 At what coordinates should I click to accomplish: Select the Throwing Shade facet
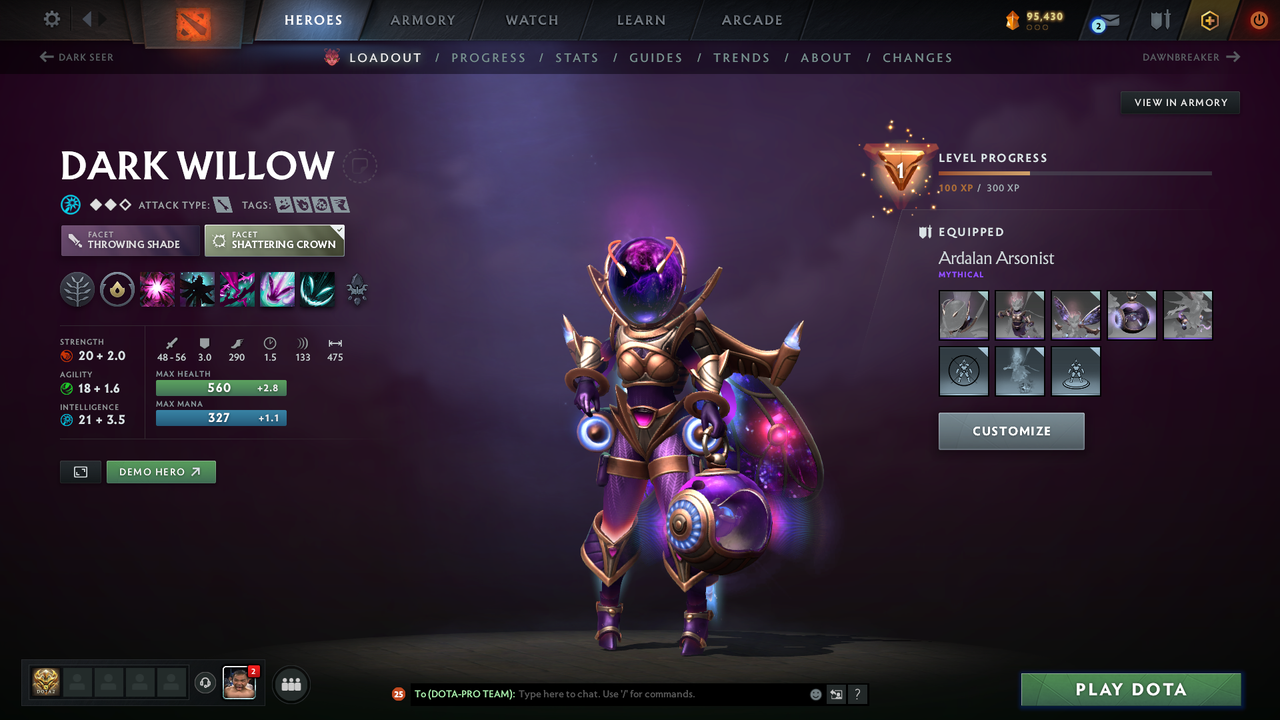point(129,241)
